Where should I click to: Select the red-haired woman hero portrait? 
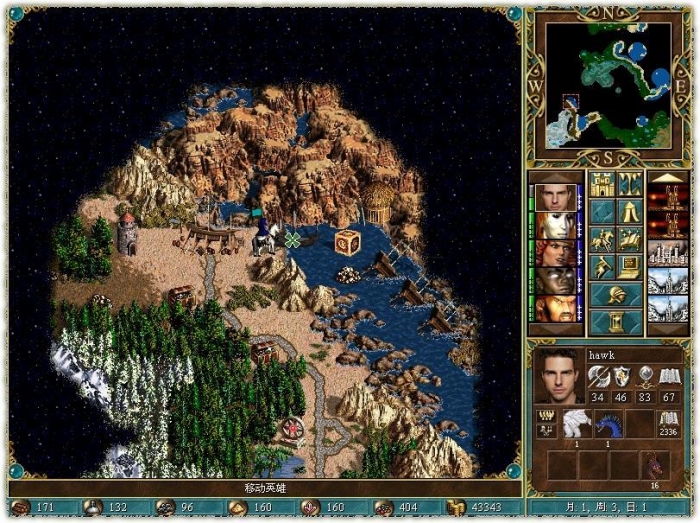[x=554, y=252]
